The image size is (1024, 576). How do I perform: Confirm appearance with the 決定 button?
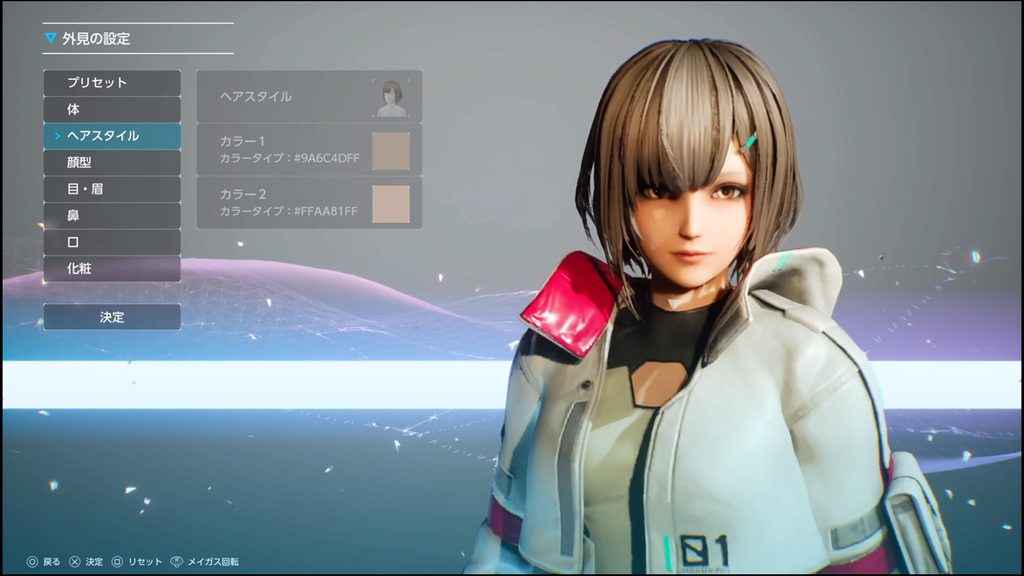(112, 317)
